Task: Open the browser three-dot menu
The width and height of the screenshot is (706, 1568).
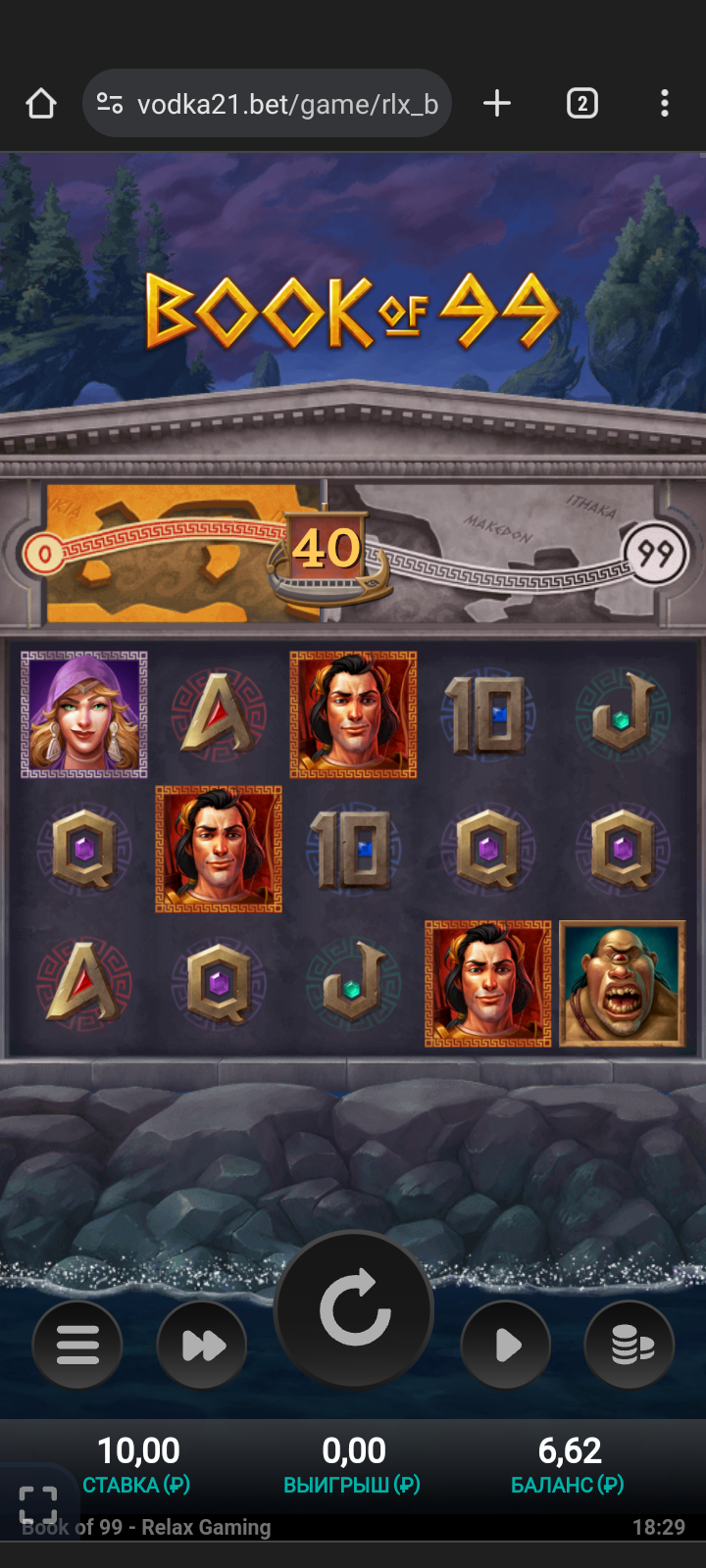Action: (x=665, y=103)
